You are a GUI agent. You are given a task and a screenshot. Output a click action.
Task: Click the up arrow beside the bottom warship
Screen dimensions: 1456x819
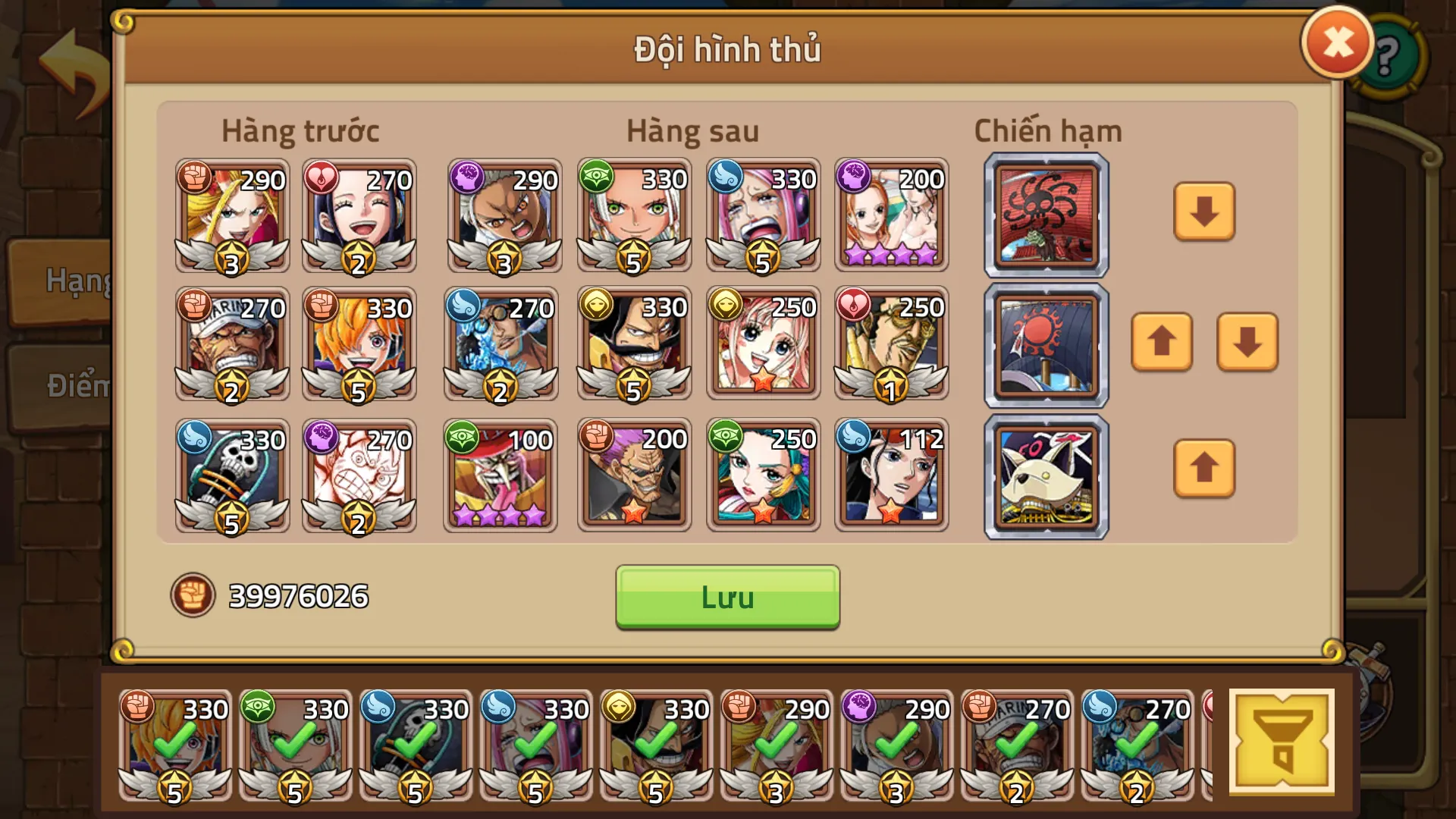[1204, 469]
